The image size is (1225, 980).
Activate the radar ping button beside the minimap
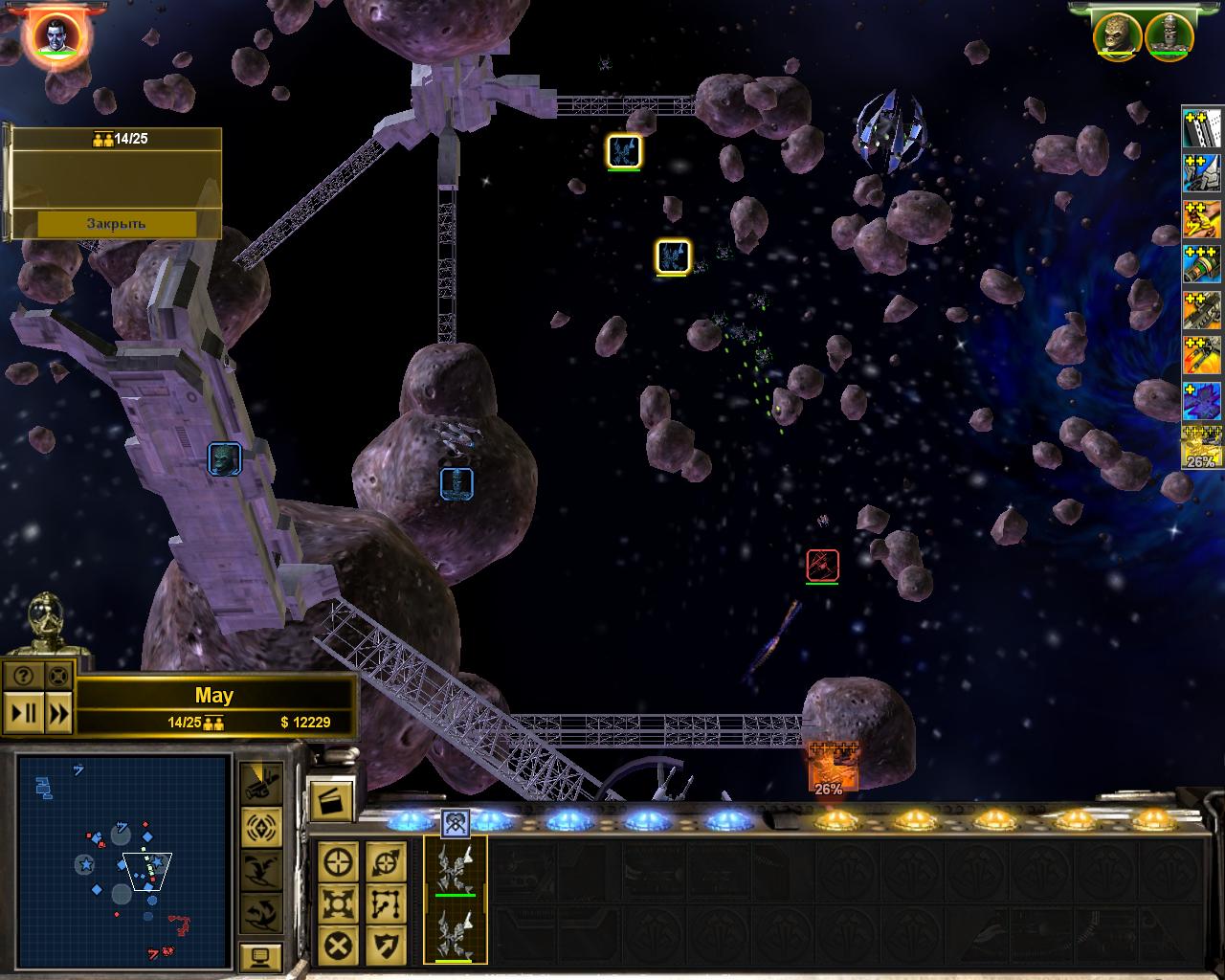click(x=260, y=825)
